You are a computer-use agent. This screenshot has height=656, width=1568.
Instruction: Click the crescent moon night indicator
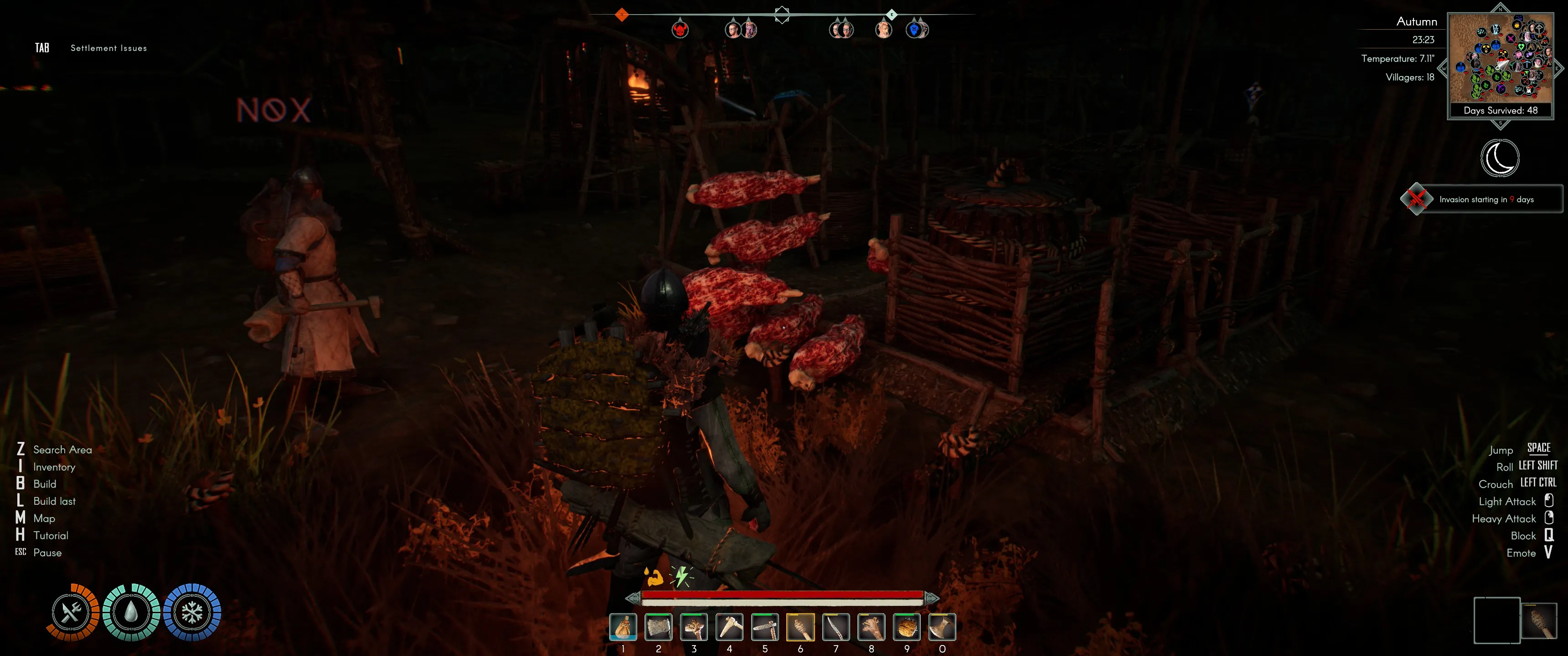1500,158
